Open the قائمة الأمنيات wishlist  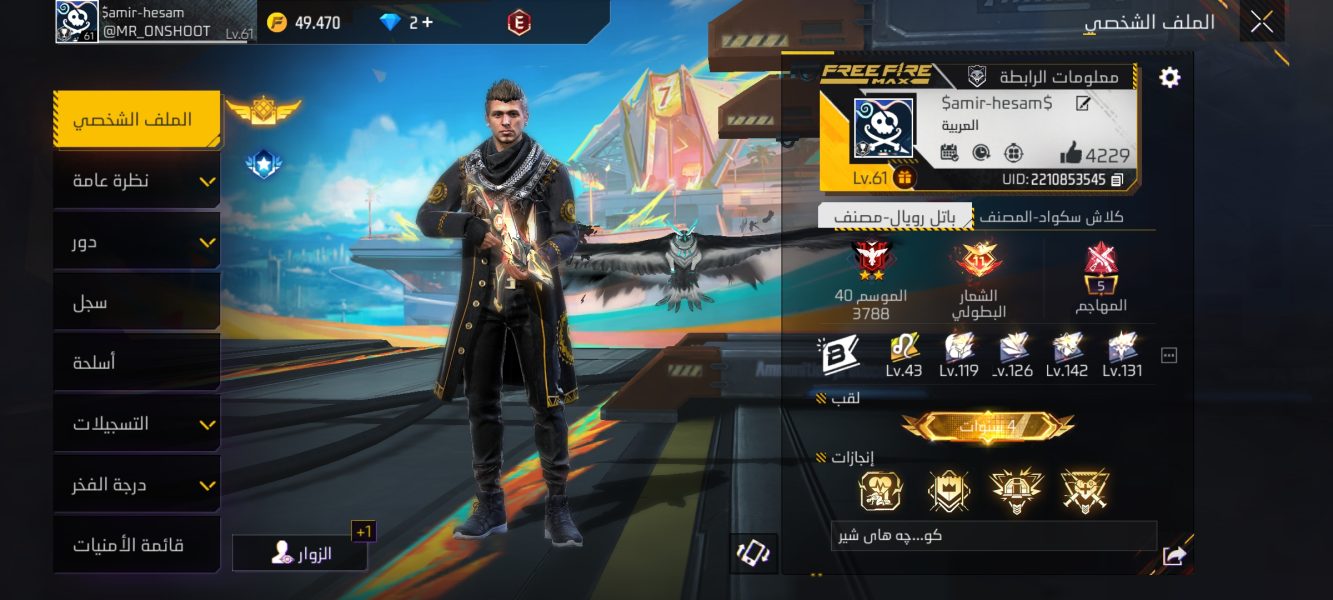(136, 546)
